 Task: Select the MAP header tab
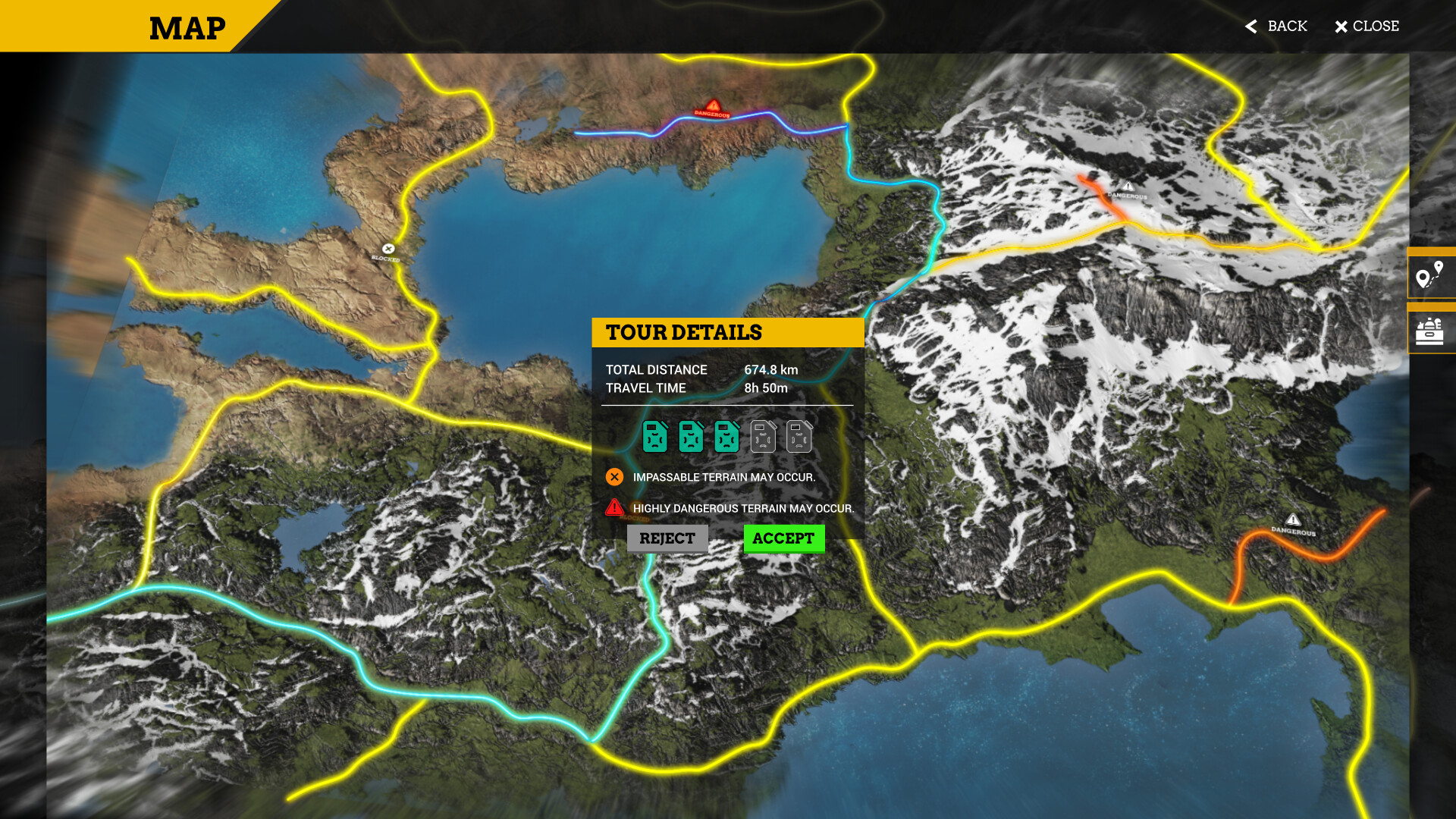click(187, 28)
